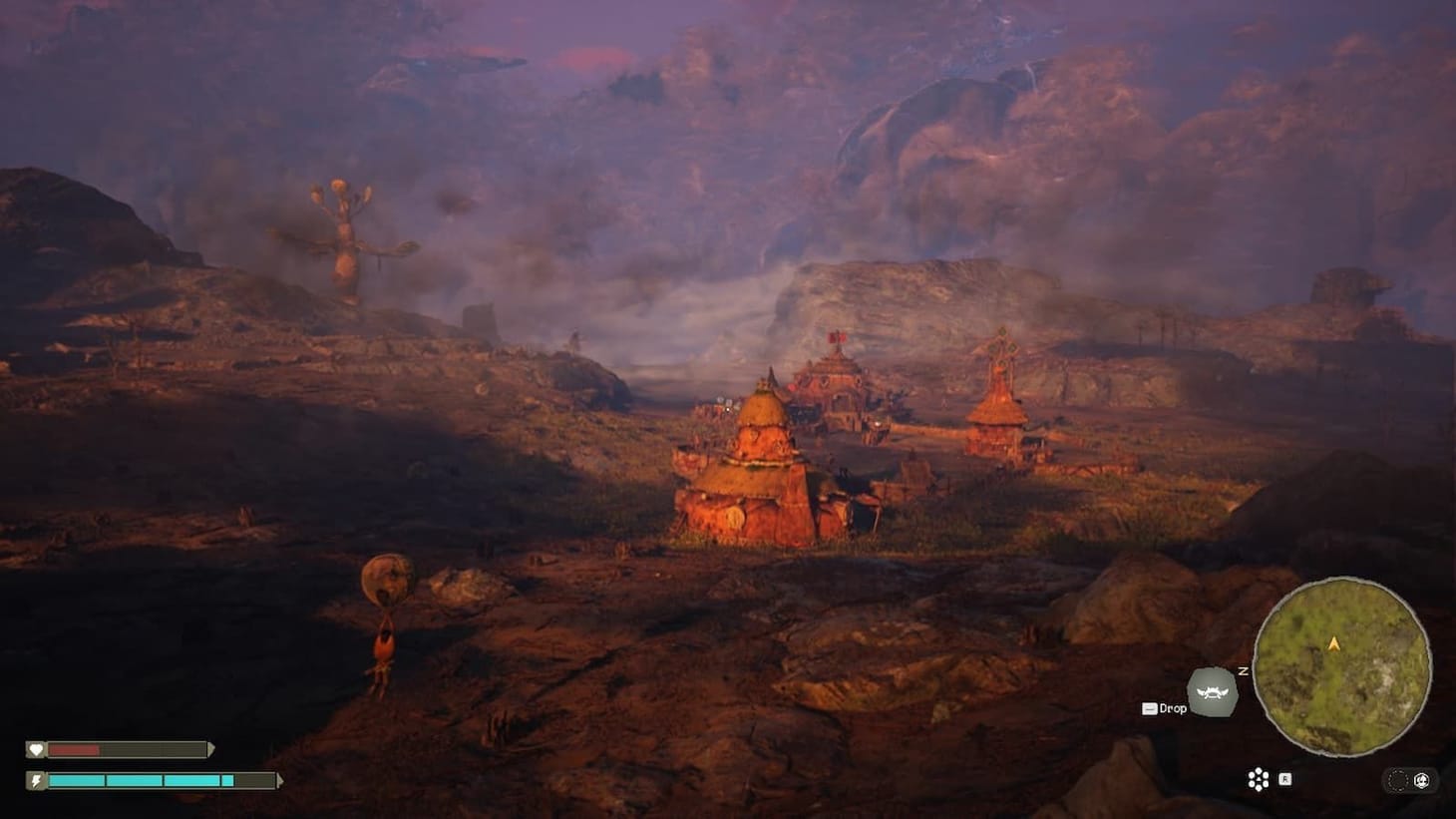Click the emblem icon beside the circular gauge
Viewport: 1456px width, 819px height.
pyautogui.click(x=1424, y=781)
